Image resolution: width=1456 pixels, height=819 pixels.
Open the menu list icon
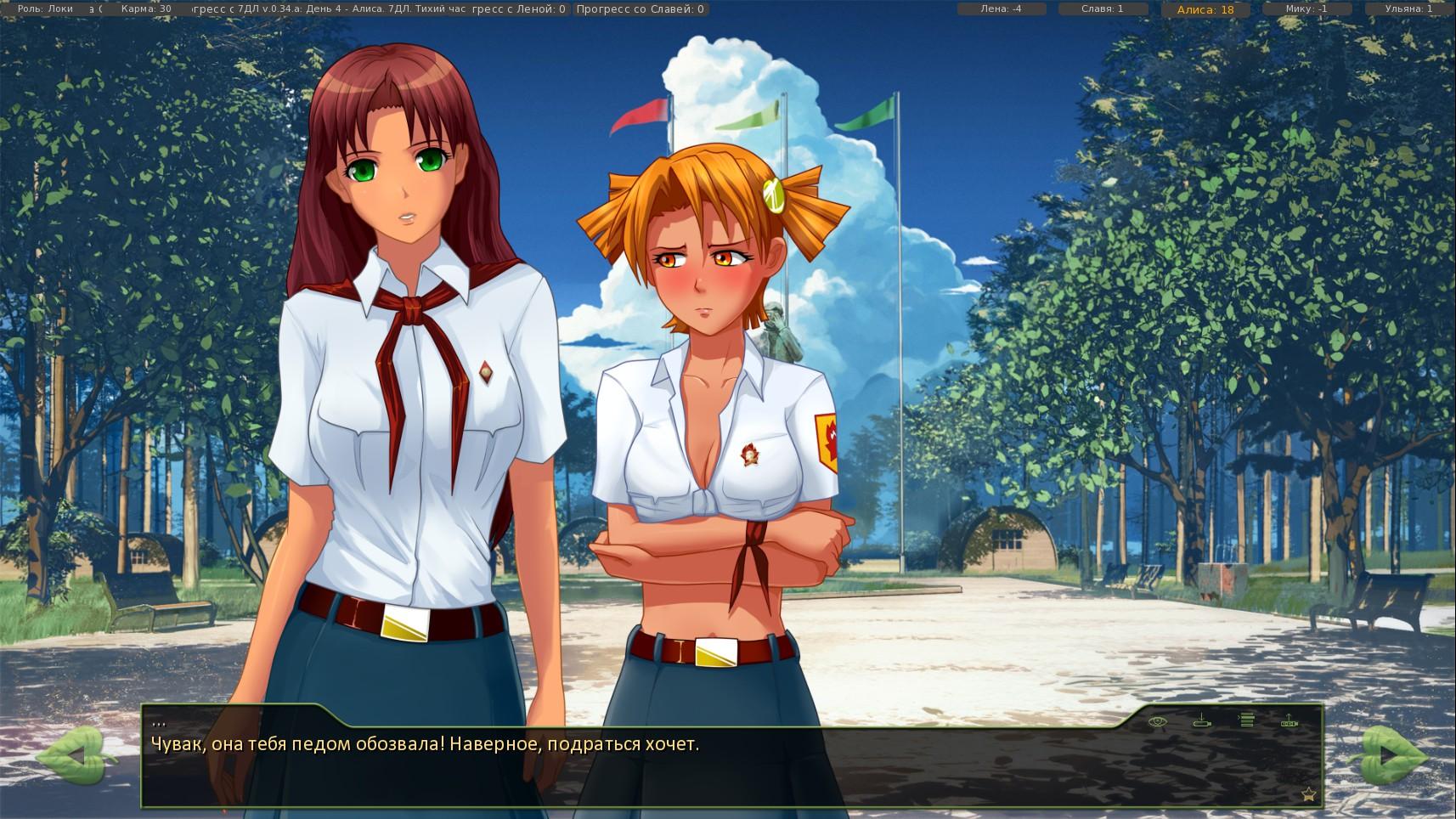click(x=1246, y=720)
